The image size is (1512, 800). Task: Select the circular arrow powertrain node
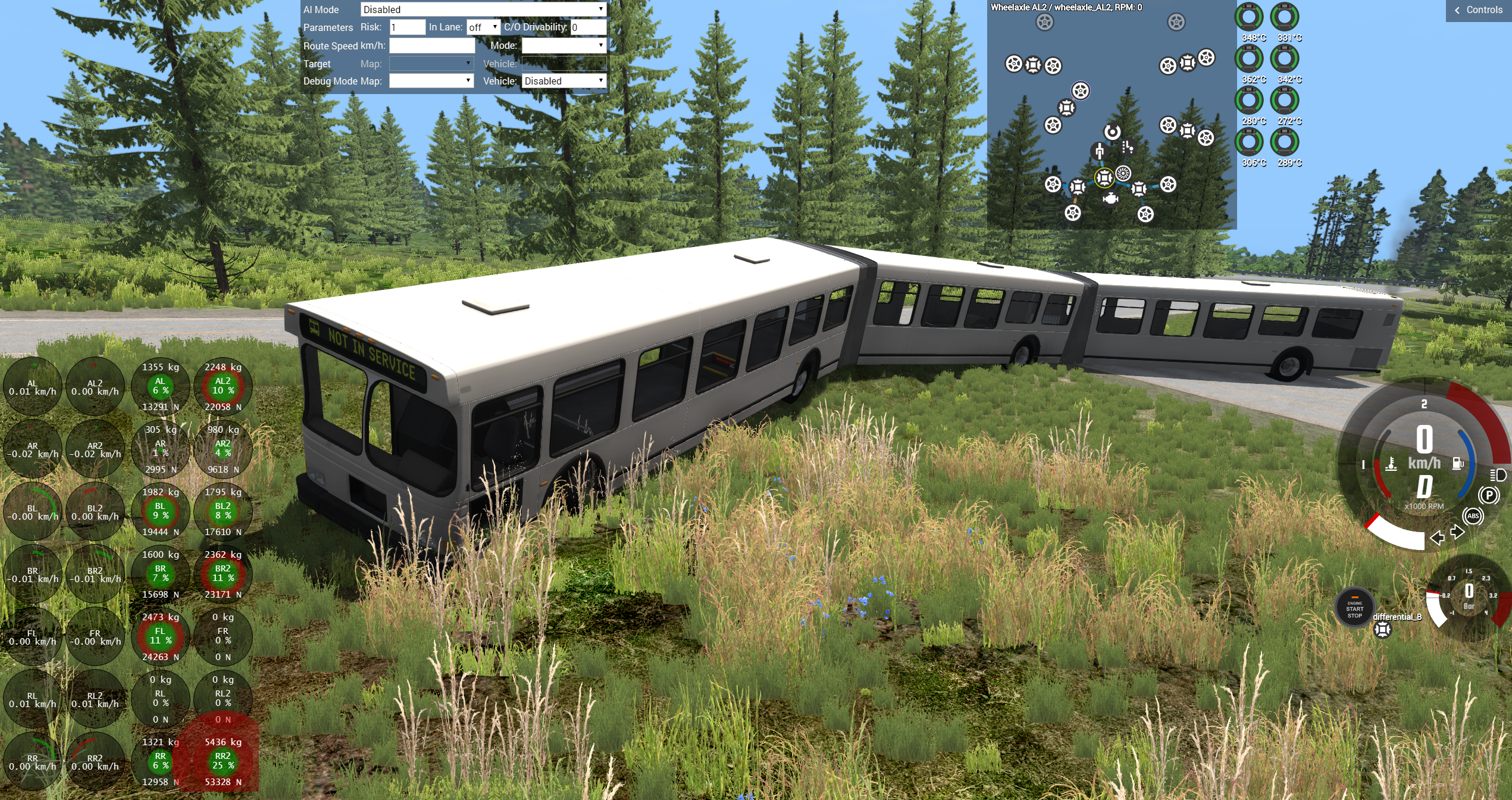point(1112,132)
